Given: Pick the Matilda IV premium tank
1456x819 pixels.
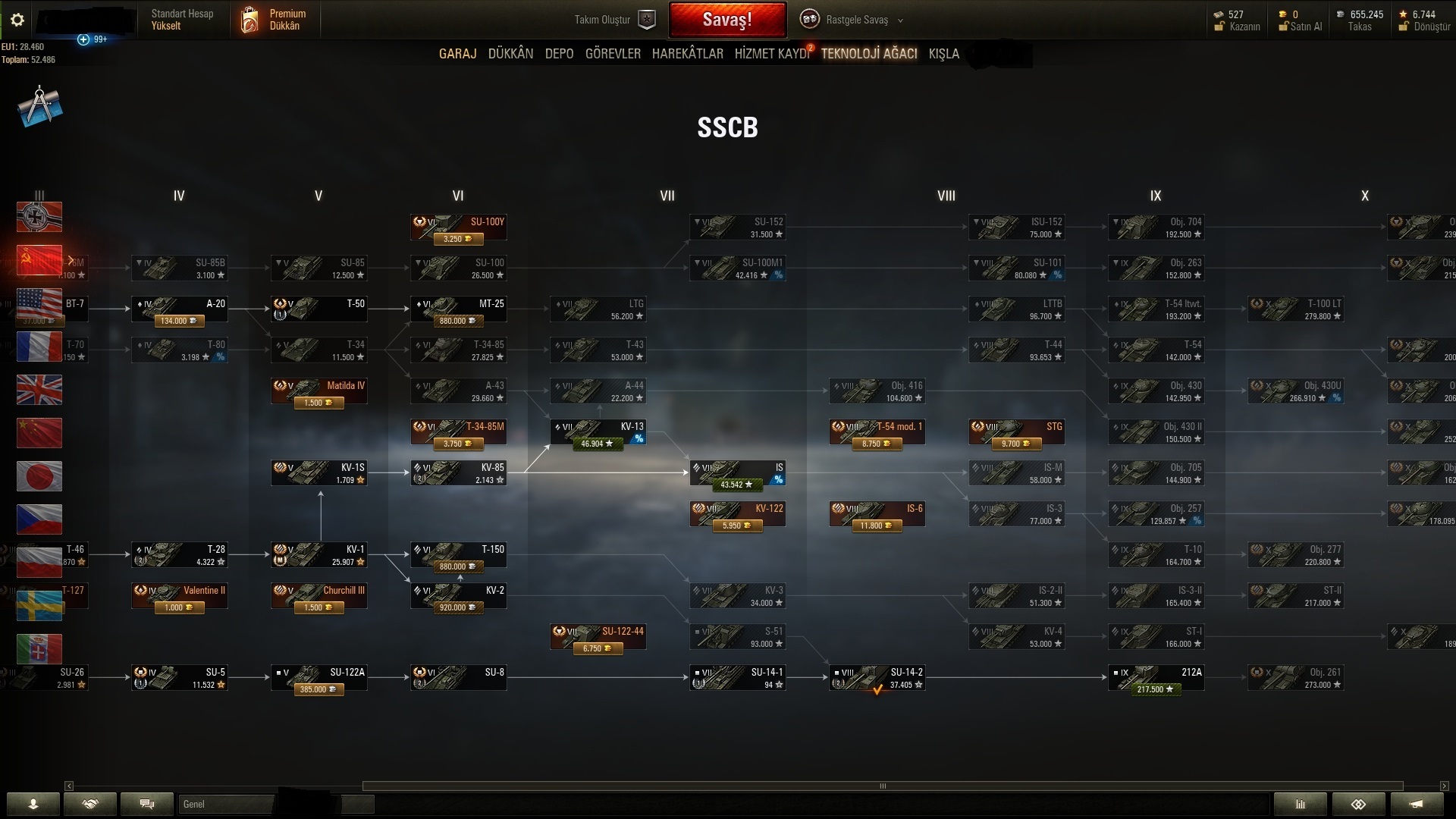Looking at the screenshot, I should point(319,391).
